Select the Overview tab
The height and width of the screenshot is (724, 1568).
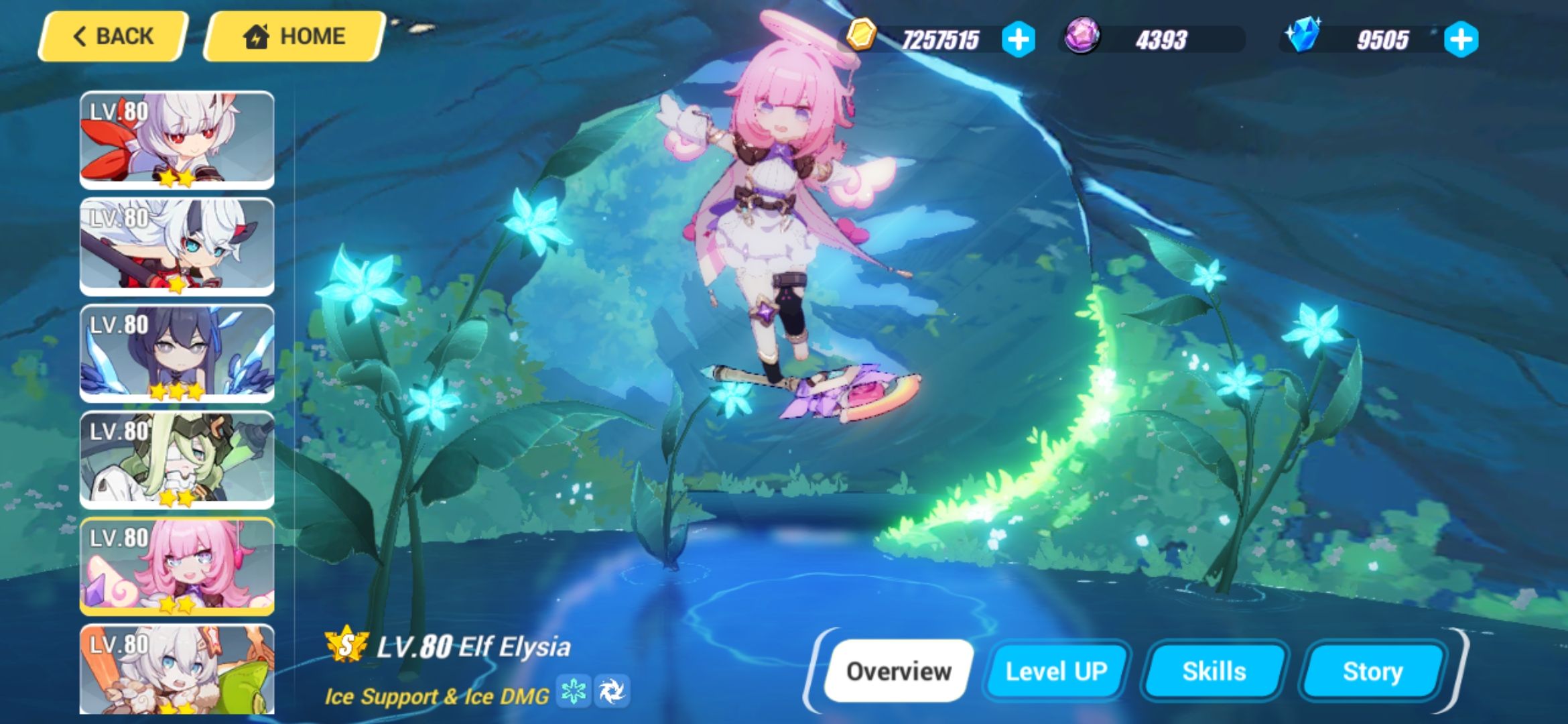(900, 669)
